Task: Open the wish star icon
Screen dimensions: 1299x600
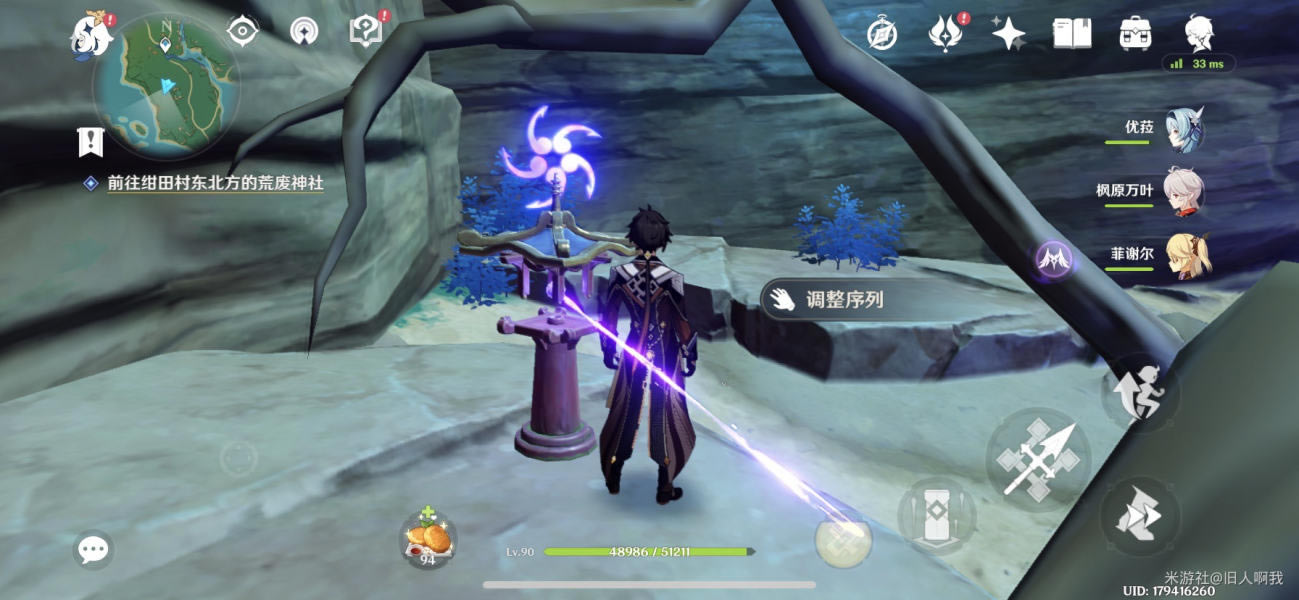Action: coord(1008,35)
